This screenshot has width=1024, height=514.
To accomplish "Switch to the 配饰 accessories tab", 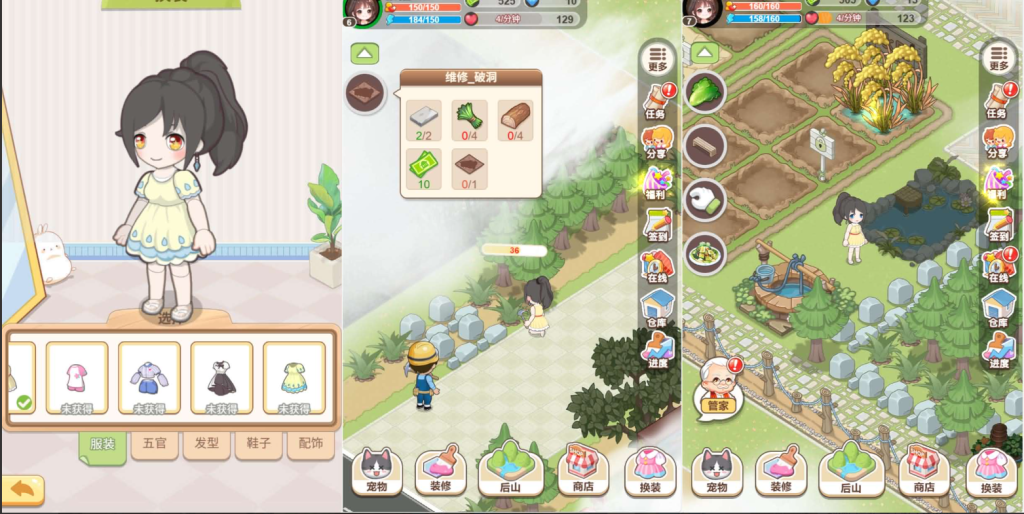I will click(310, 443).
